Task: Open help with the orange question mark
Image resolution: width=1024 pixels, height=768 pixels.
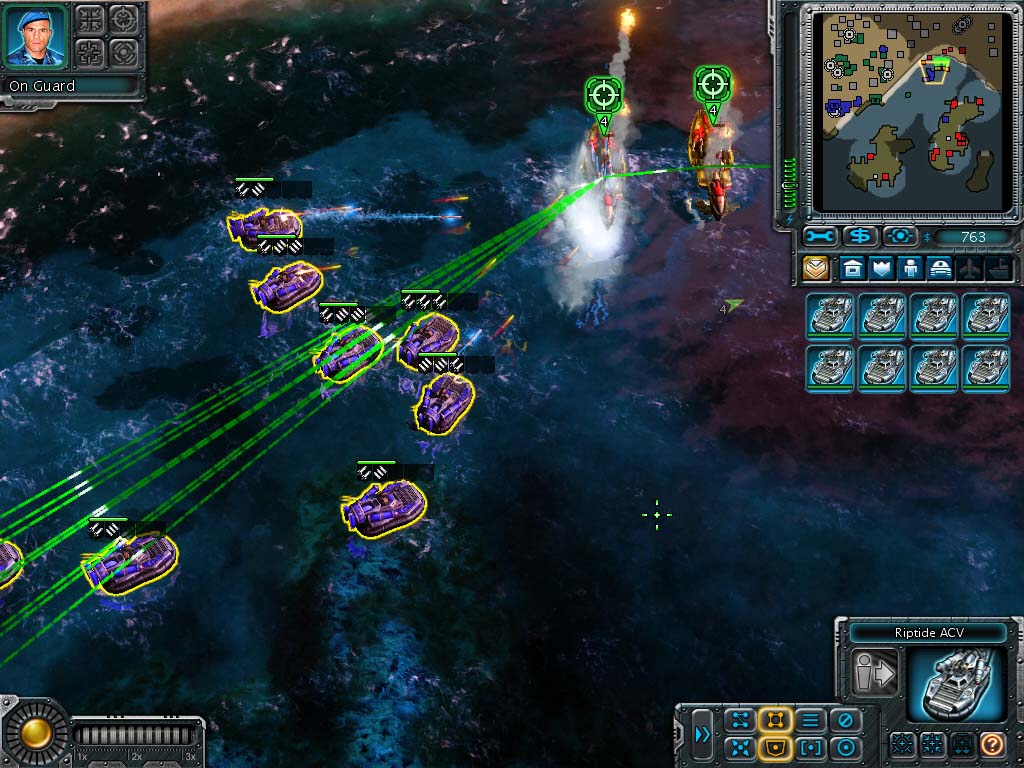Action: click(x=991, y=744)
